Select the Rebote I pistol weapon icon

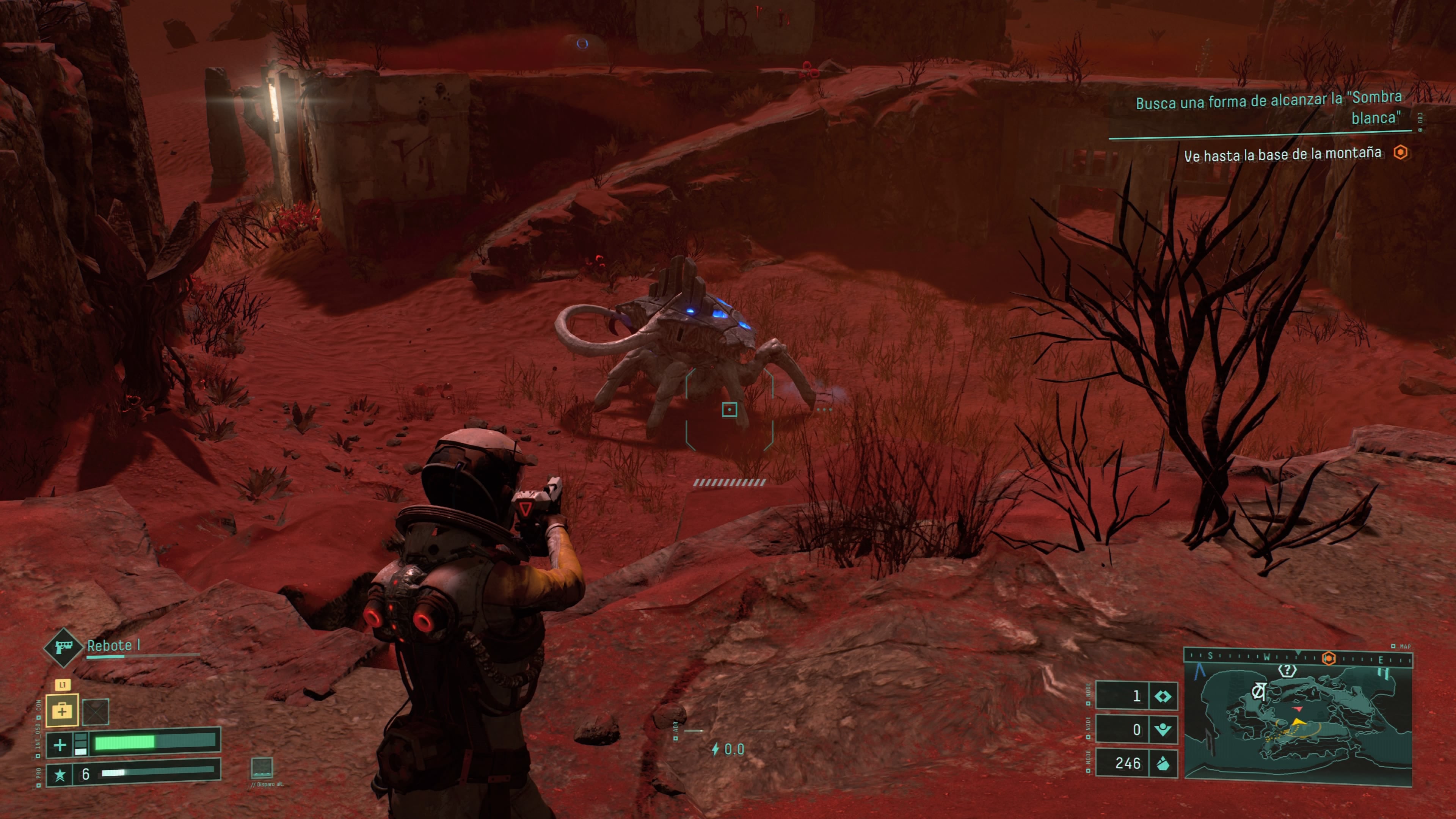click(63, 646)
